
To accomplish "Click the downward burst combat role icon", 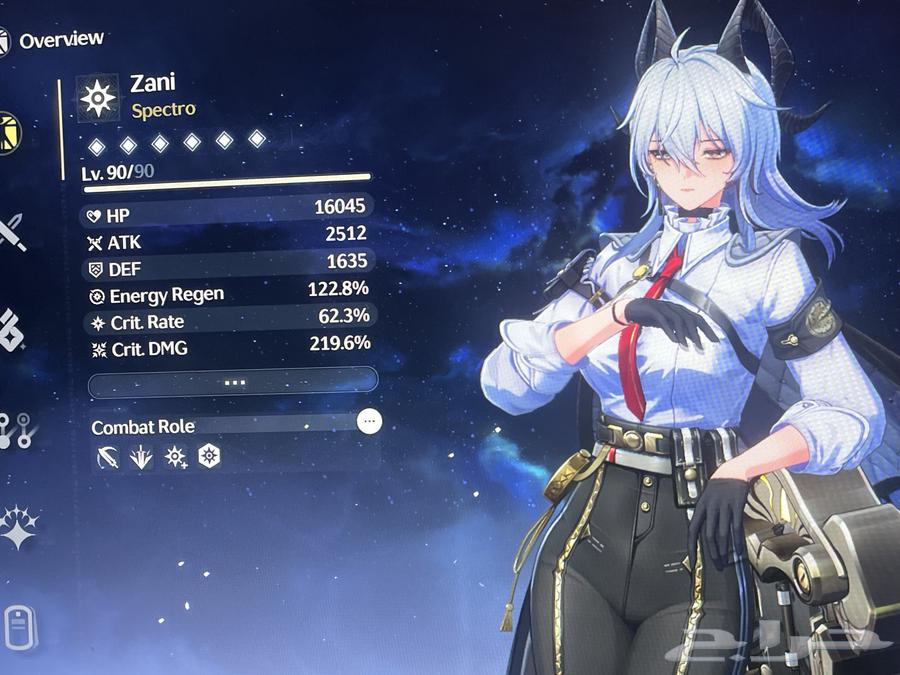I will [x=141, y=457].
